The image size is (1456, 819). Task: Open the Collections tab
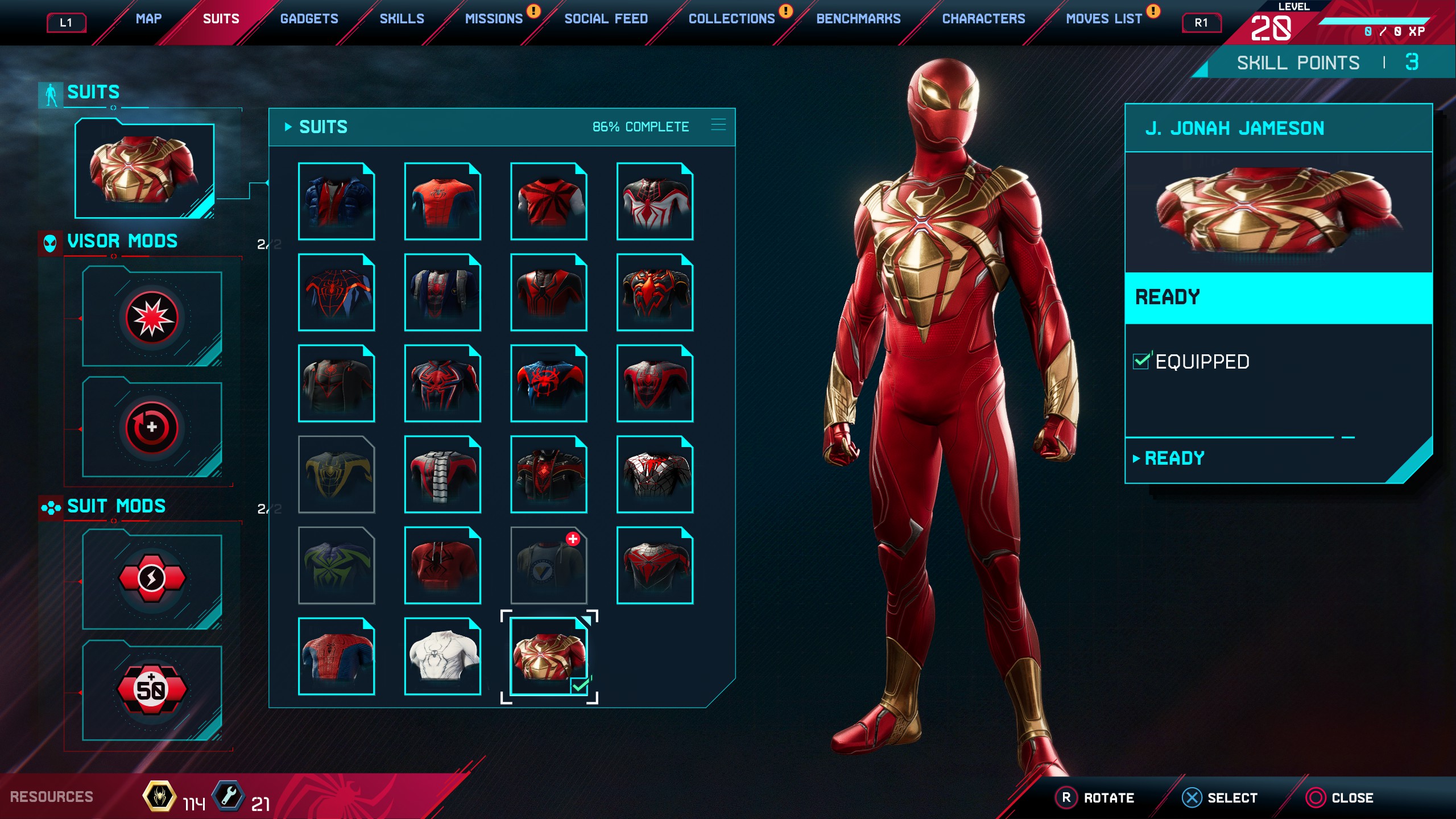(x=731, y=19)
